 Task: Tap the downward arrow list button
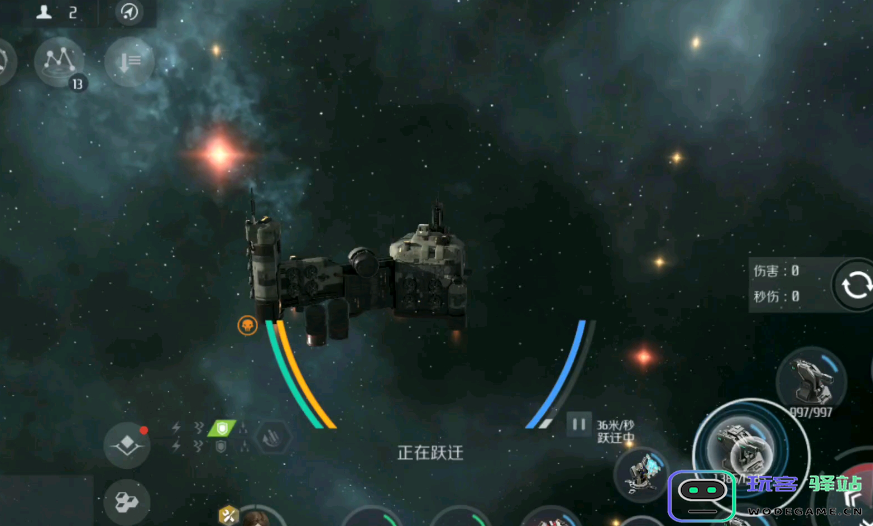pyautogui.click(x=130, y=62)
